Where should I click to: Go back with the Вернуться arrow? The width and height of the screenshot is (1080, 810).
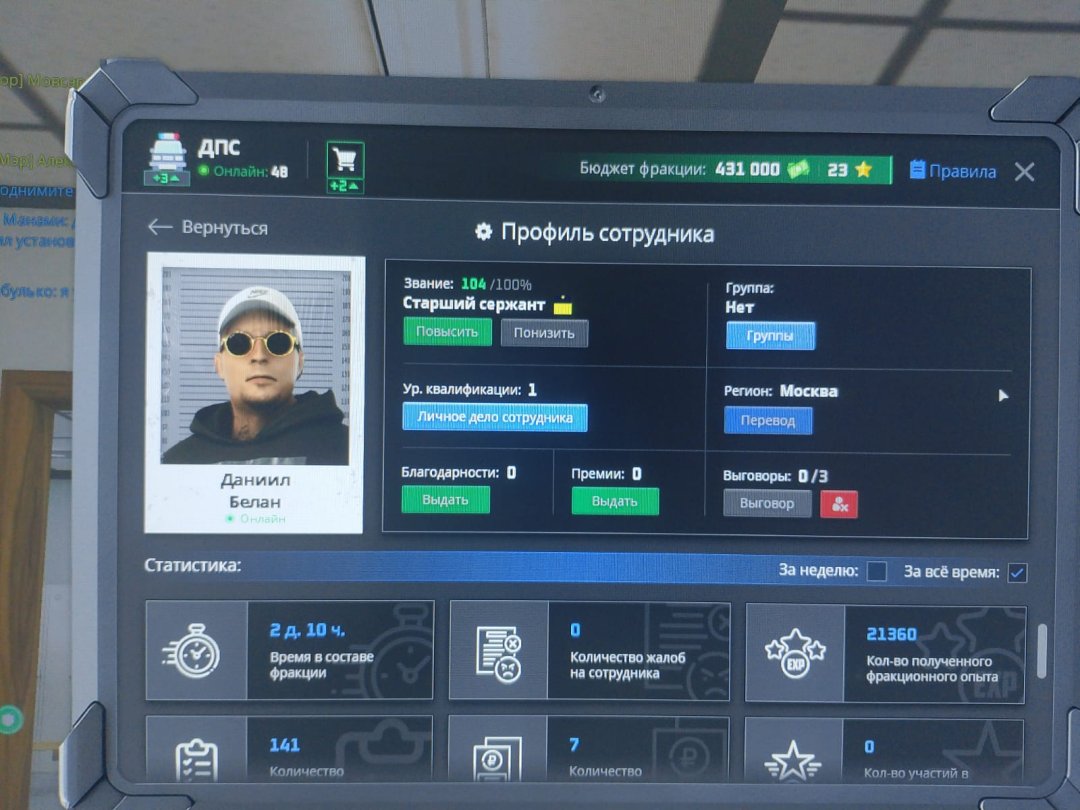pos(208,228)
